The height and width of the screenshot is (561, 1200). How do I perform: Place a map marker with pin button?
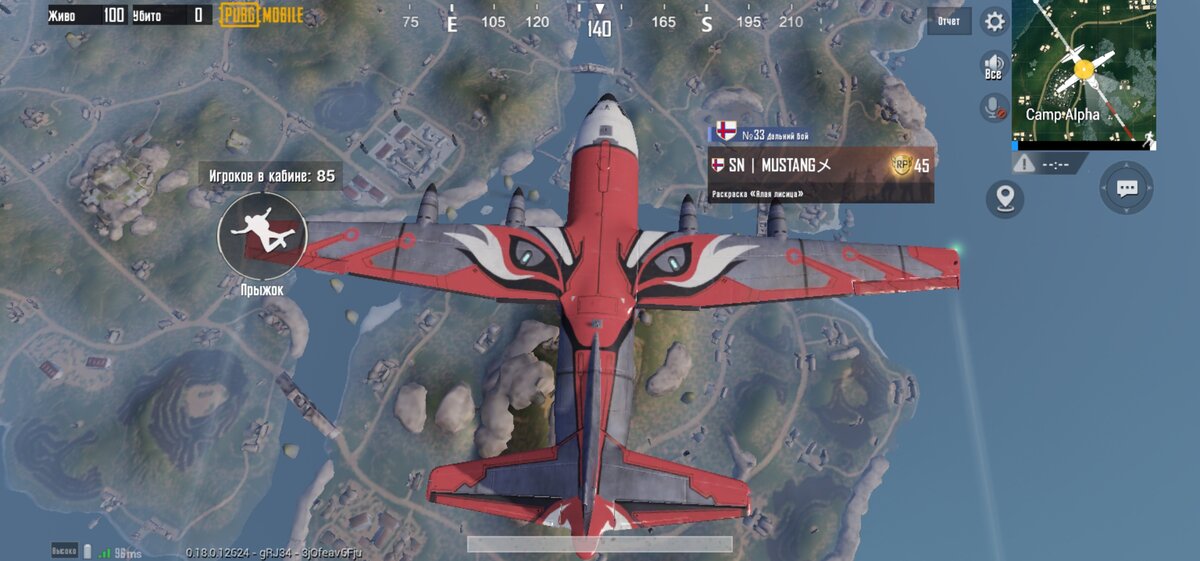tap(1005, 198)
